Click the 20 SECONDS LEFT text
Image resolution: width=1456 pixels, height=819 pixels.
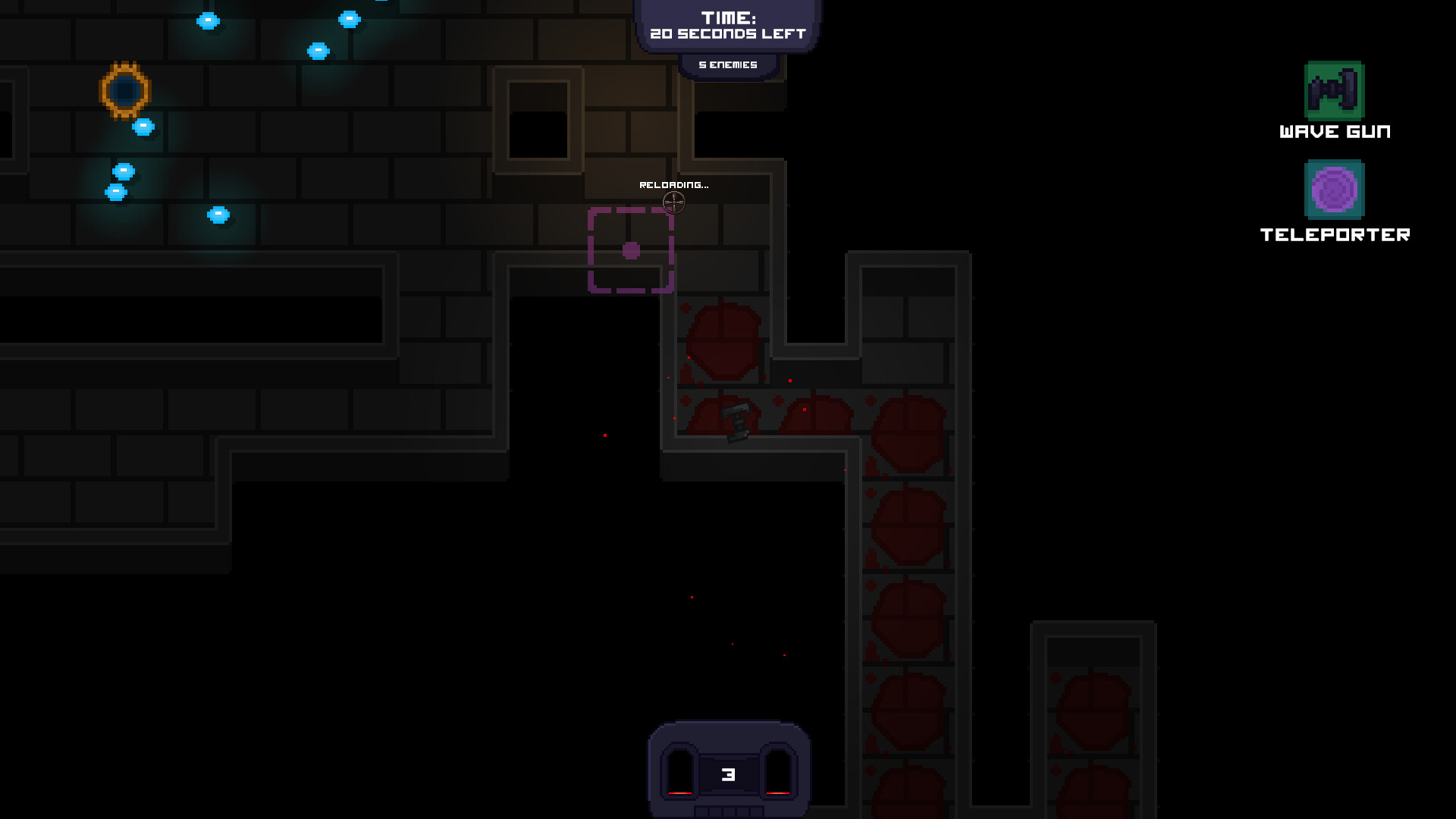(x=727, y=33)
